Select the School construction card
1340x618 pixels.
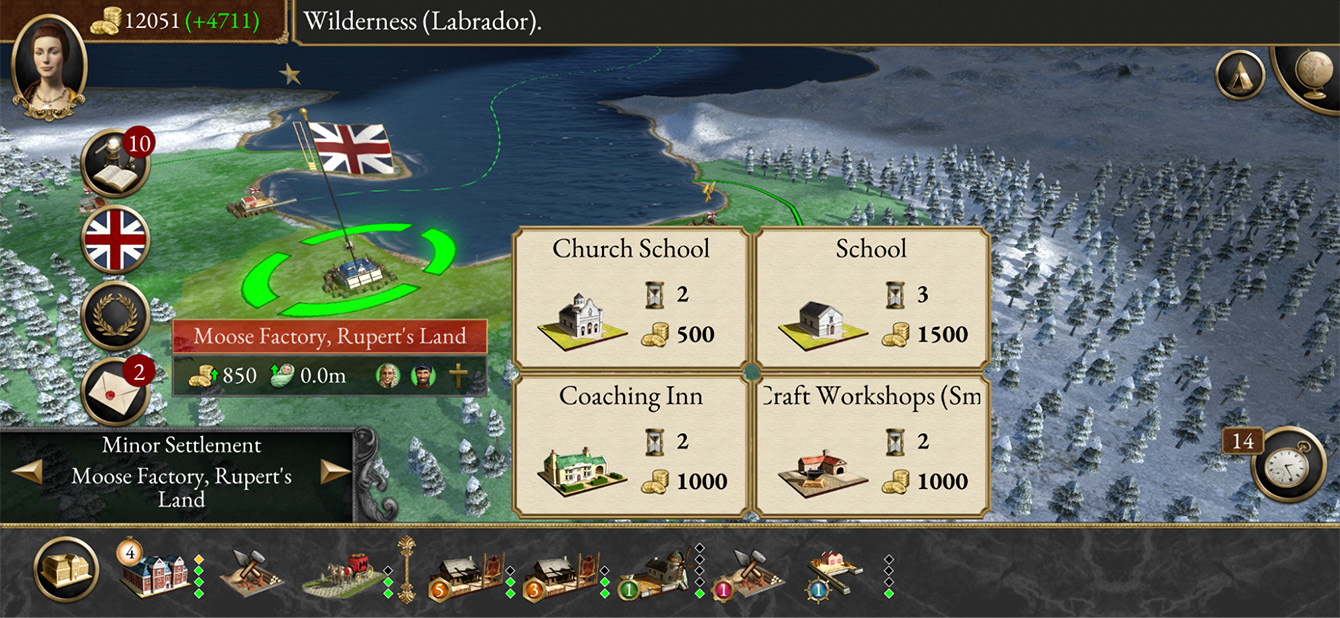point(871,297)
